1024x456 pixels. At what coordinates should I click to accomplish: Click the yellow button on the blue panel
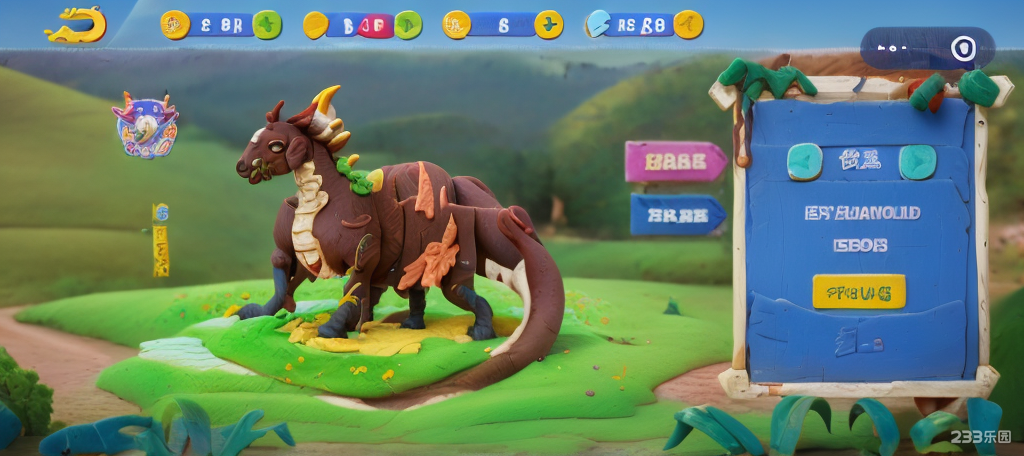click(858, 291)
